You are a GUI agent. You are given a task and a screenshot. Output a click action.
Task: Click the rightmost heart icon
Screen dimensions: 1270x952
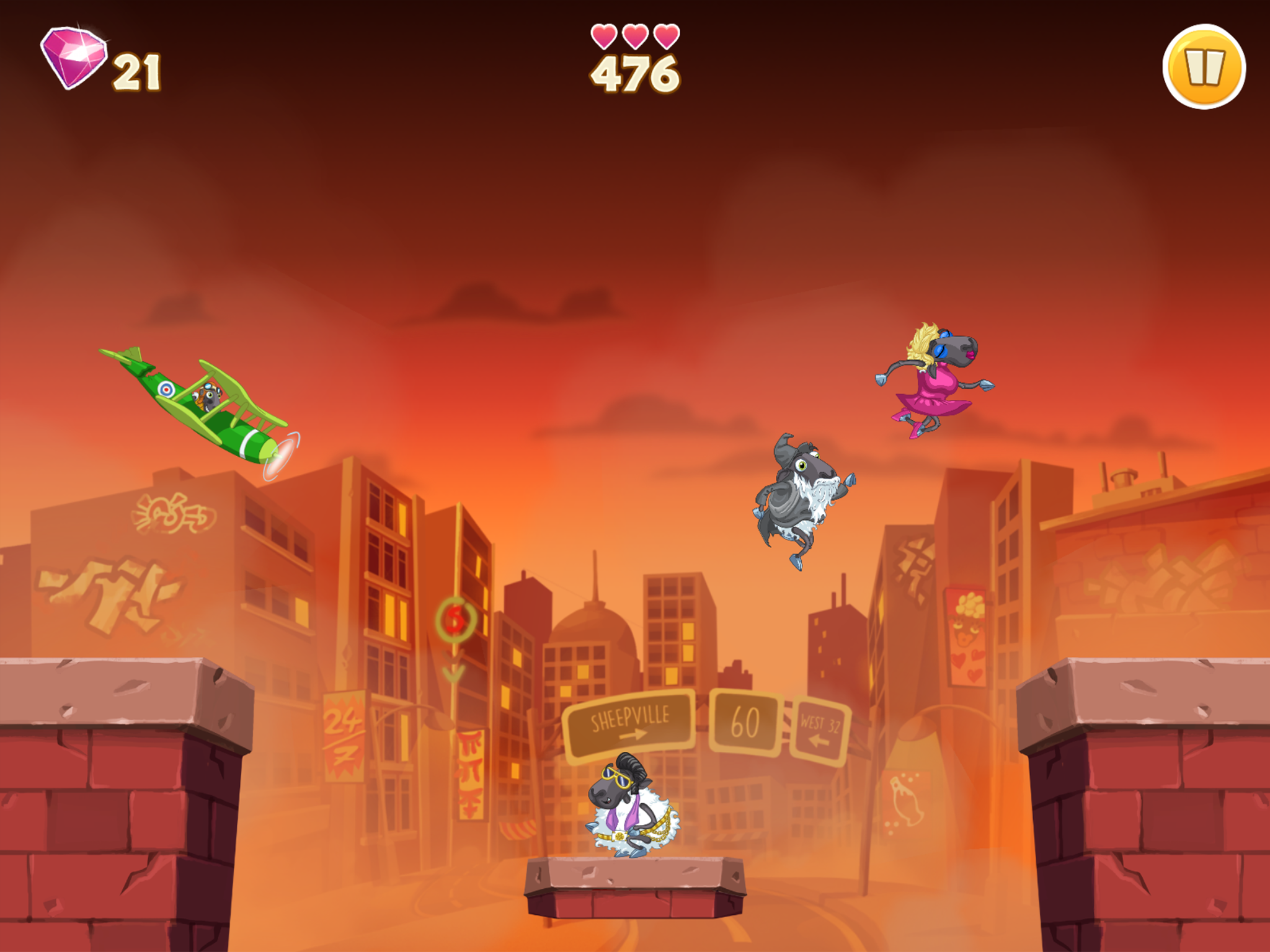[665, 35]
